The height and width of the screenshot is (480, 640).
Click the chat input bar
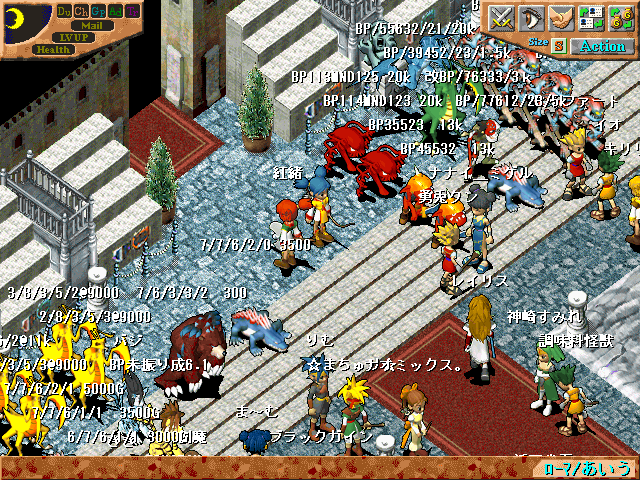click(x=270, y=469)
